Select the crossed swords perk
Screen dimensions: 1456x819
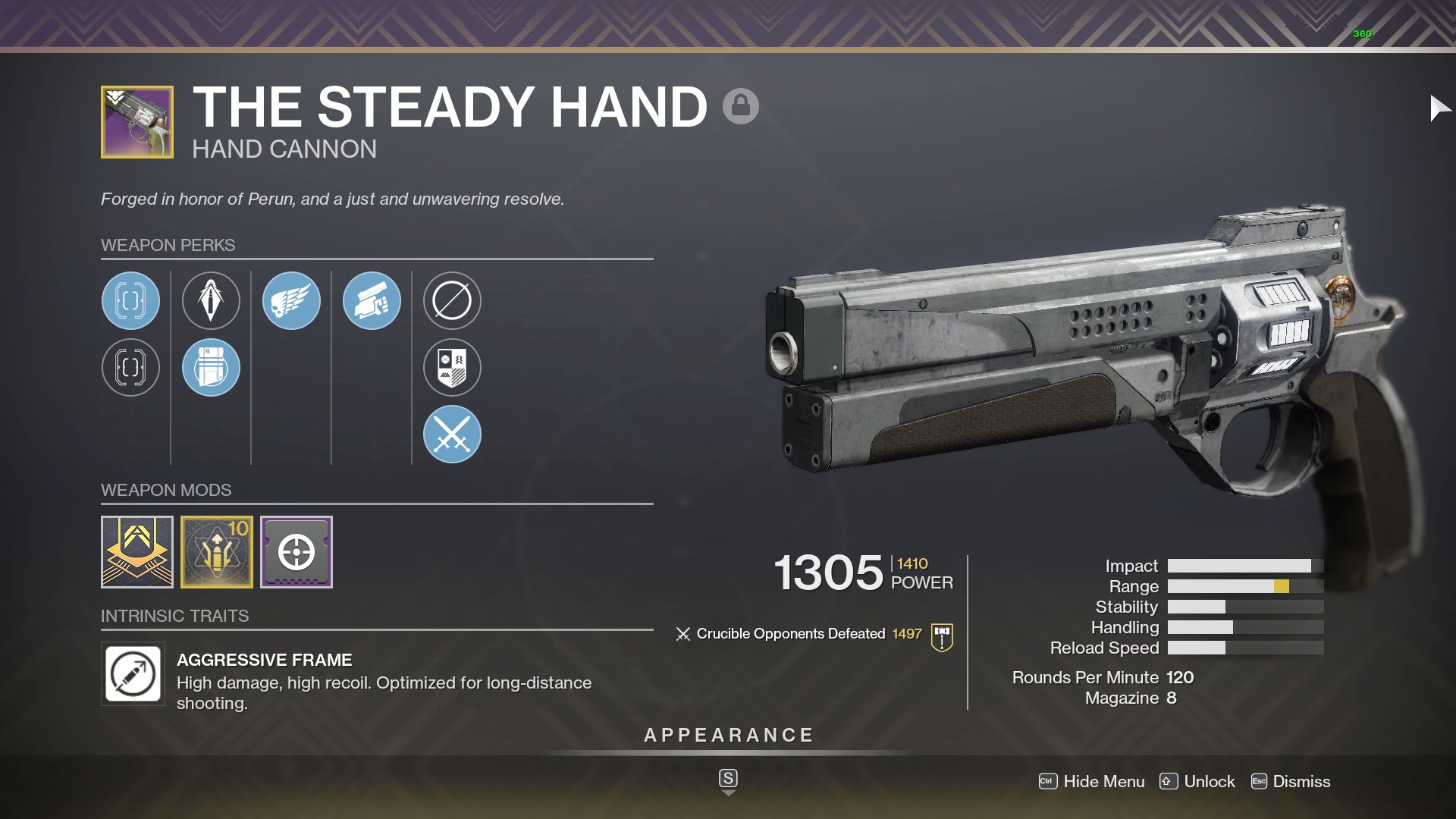tap(452, 434)
